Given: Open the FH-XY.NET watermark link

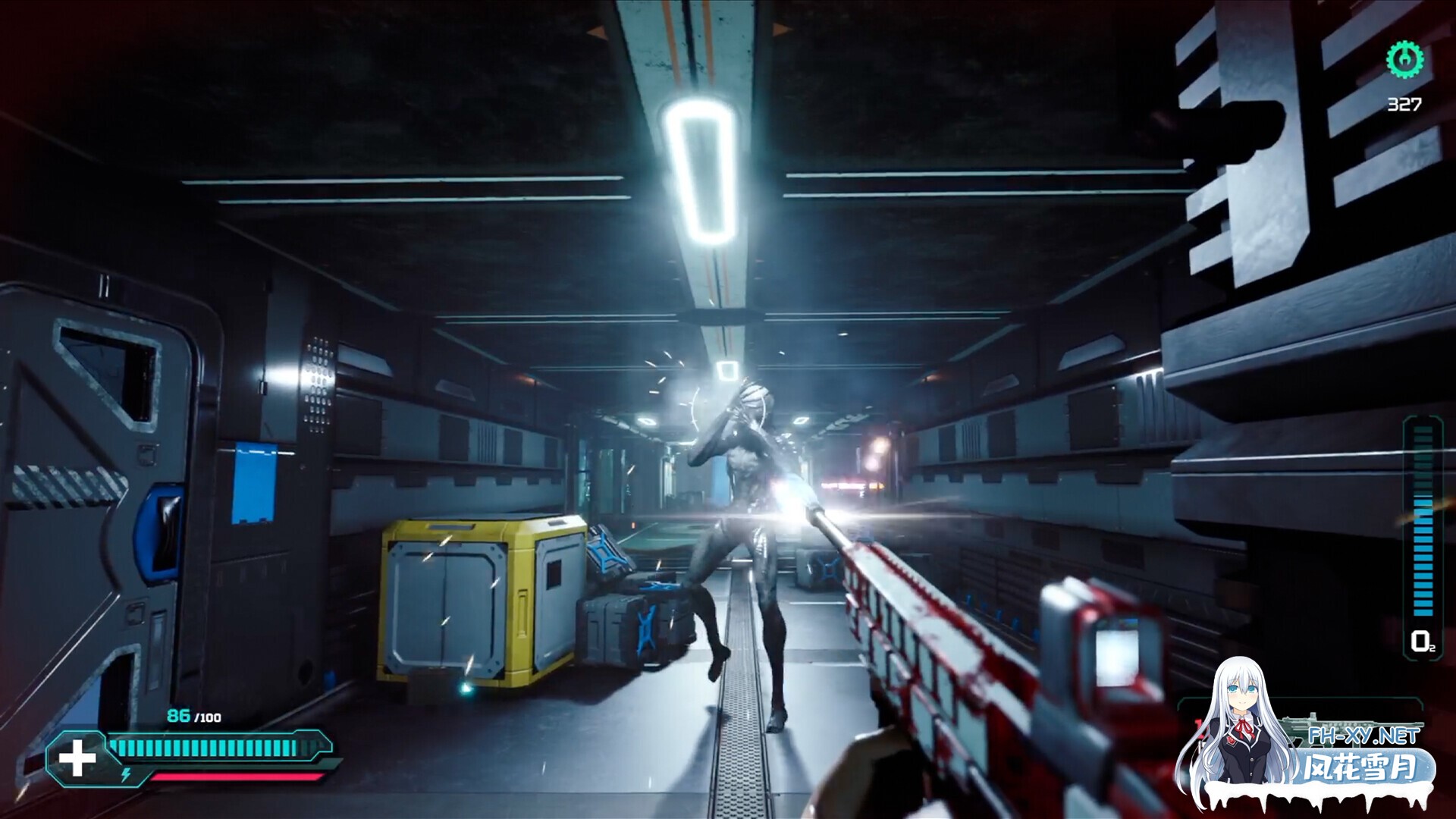Looking at the screenshot, I should click(1363, 736).
